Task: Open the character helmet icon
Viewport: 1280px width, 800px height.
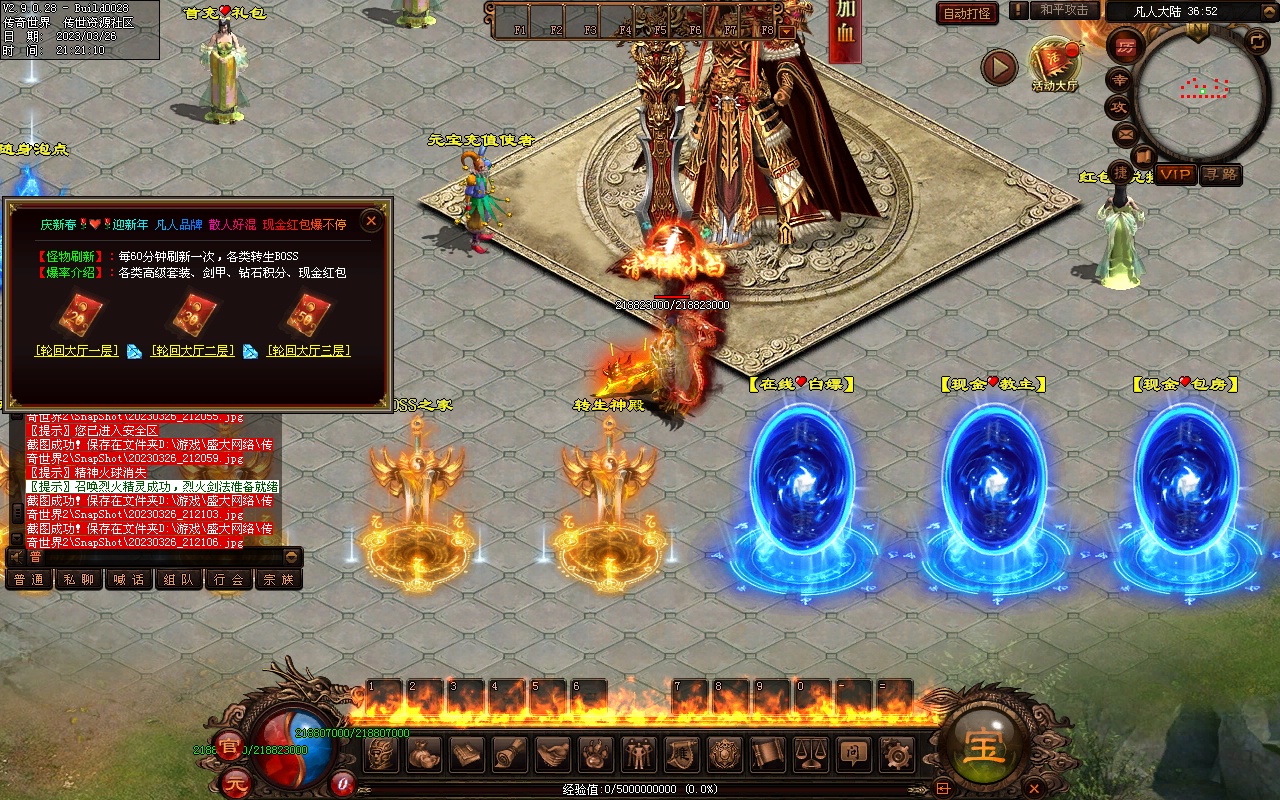Action: (x=381, y=753)
